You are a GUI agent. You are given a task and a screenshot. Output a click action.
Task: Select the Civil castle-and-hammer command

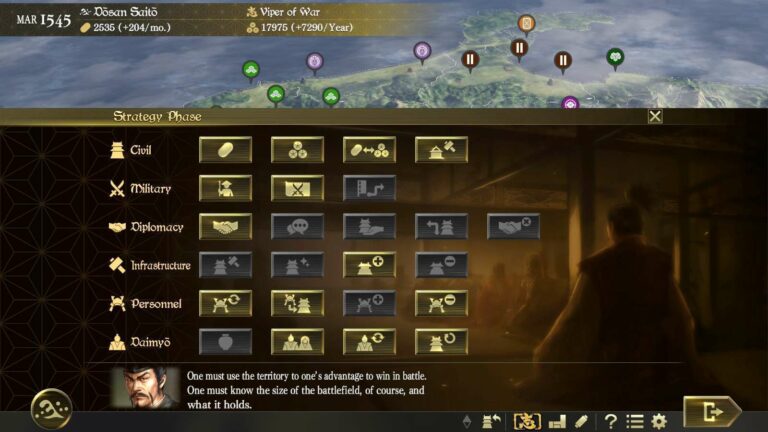[x=441, y=150]
